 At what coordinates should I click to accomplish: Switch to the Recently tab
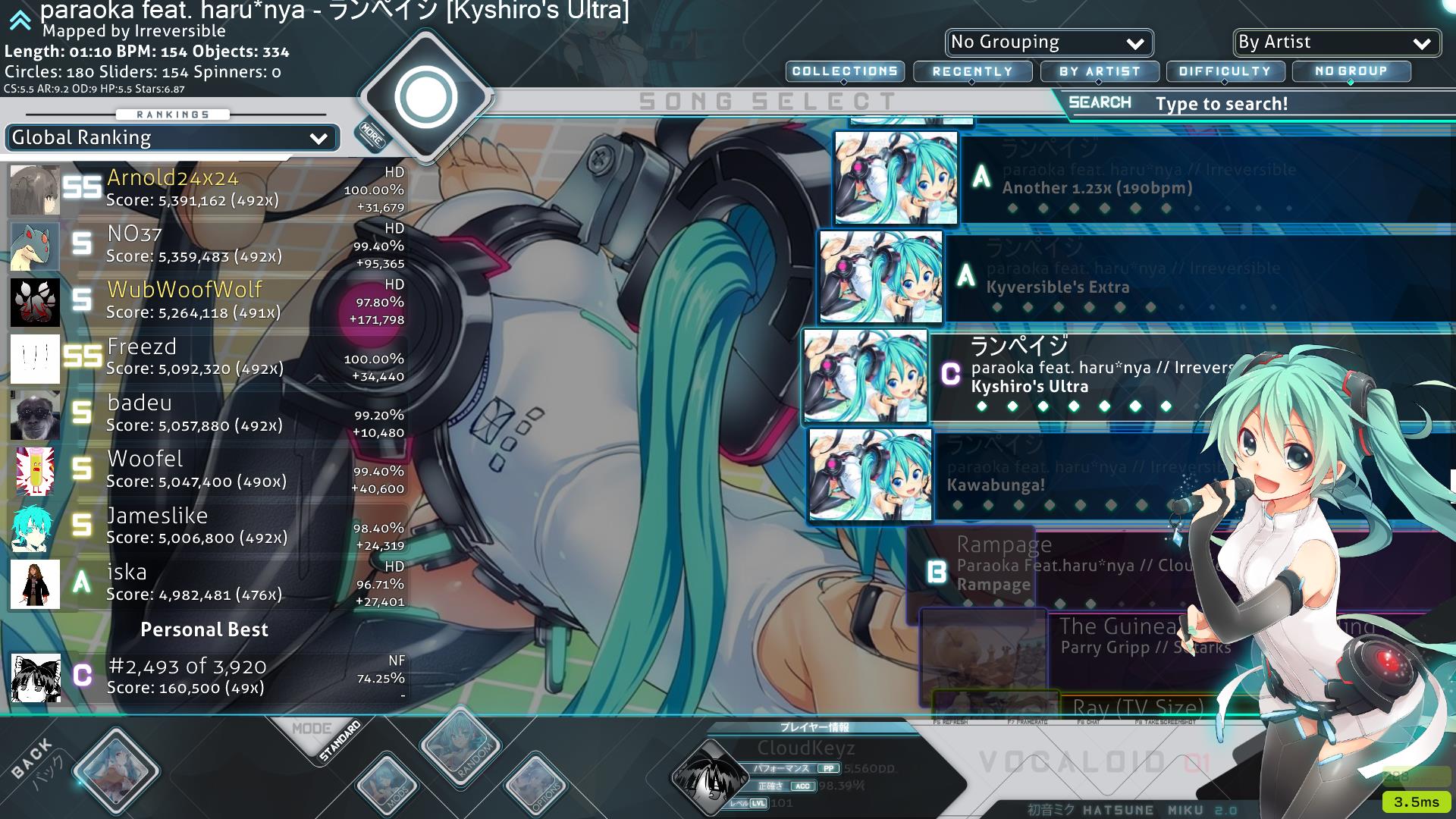(x=972, y=71)
